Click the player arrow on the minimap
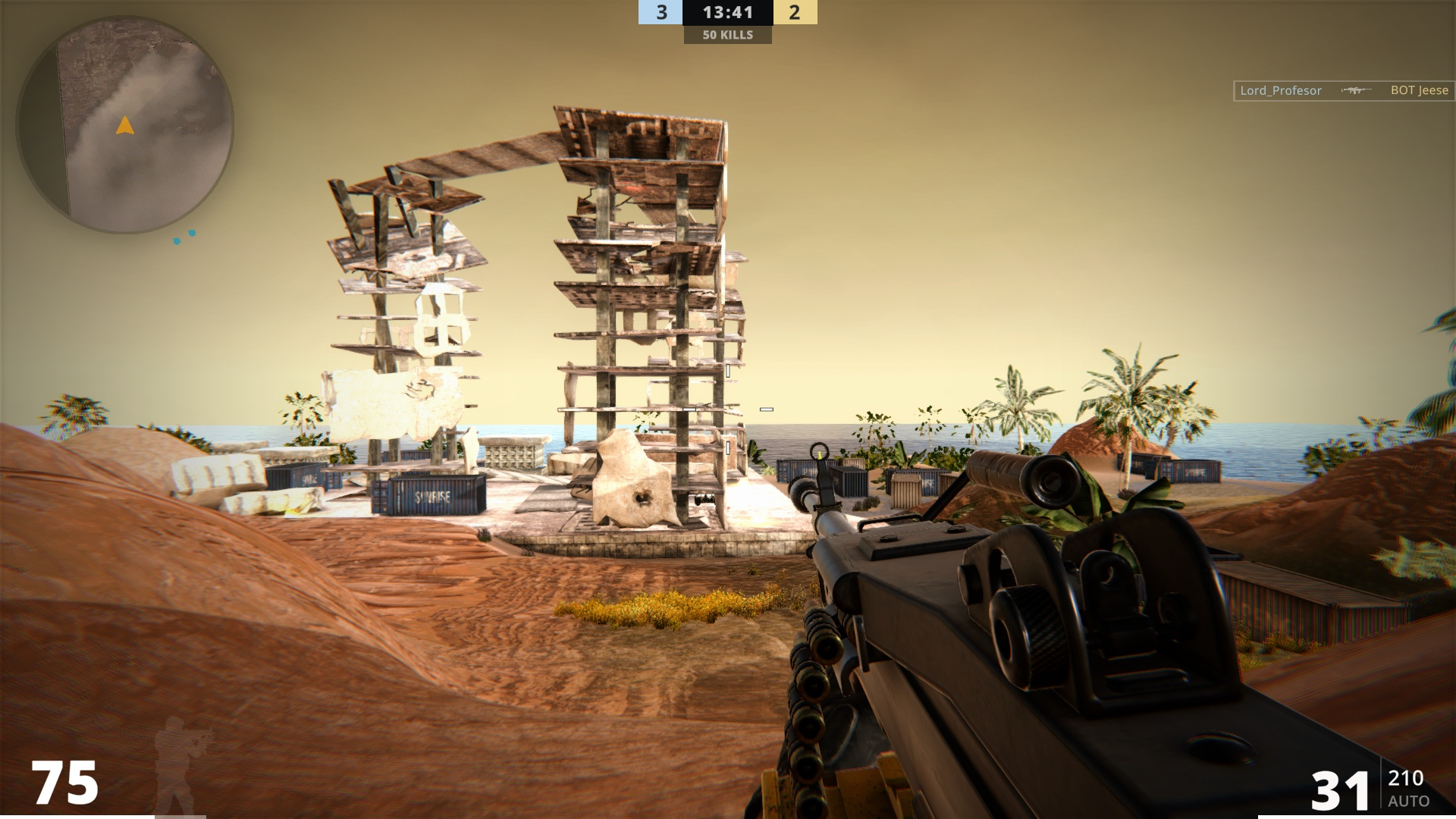Viewport: 1456px width, 819px height. click(x=125, y=127)
